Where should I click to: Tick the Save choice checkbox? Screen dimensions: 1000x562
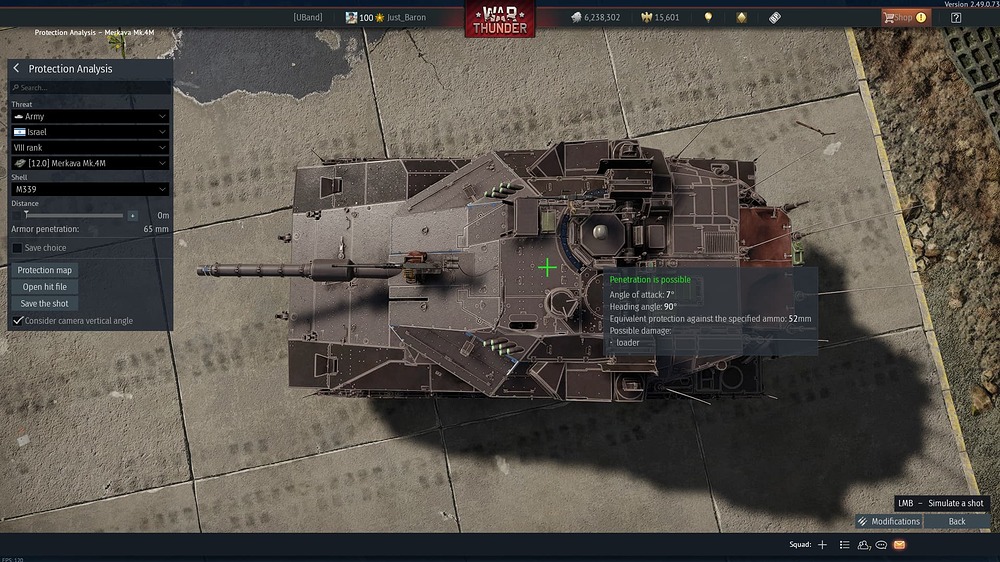click(x=17, y=248)
